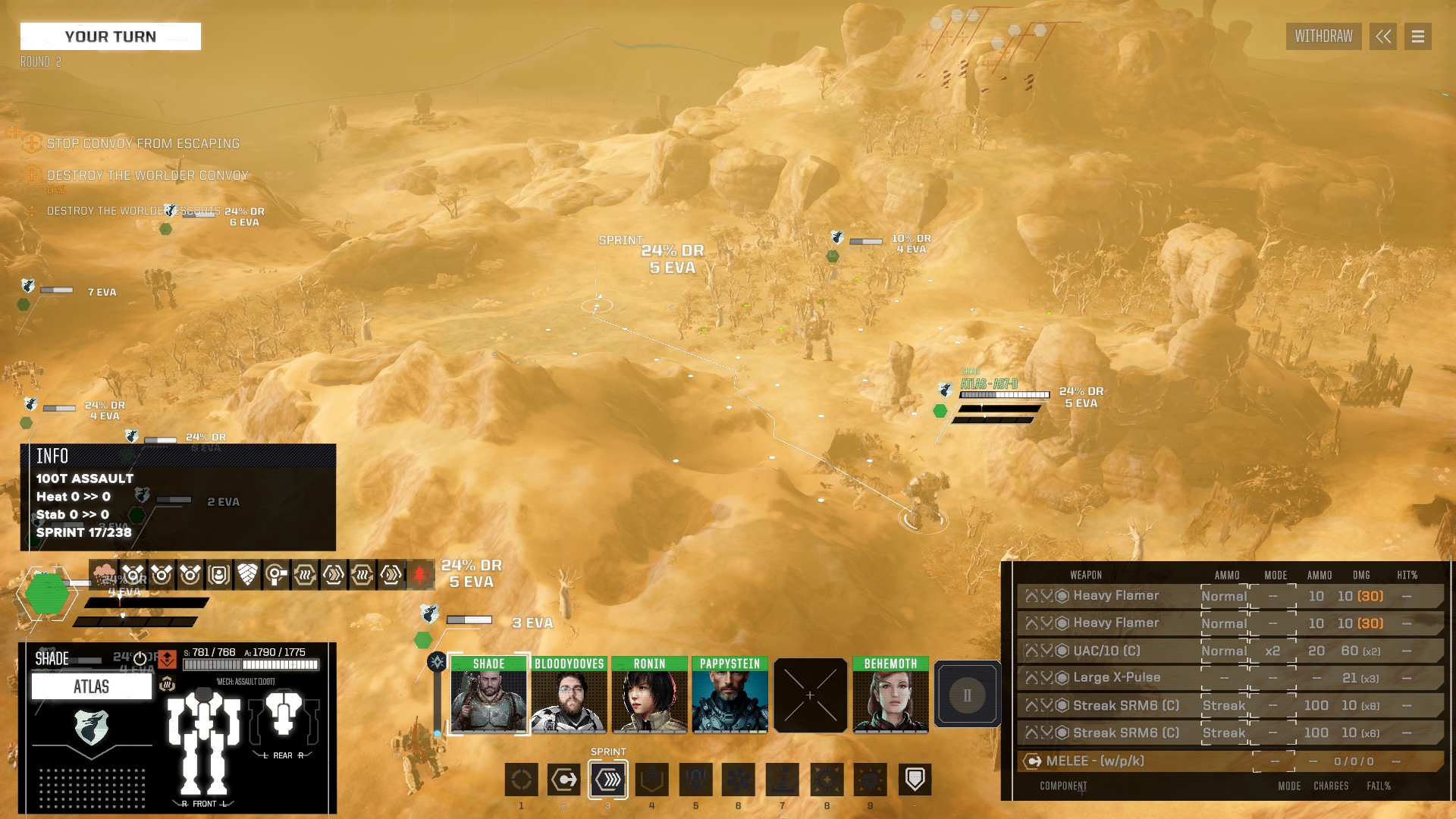The image size is (1456, 819).
Task: Activate the Sprint action icon
Action: pos(608,780)
